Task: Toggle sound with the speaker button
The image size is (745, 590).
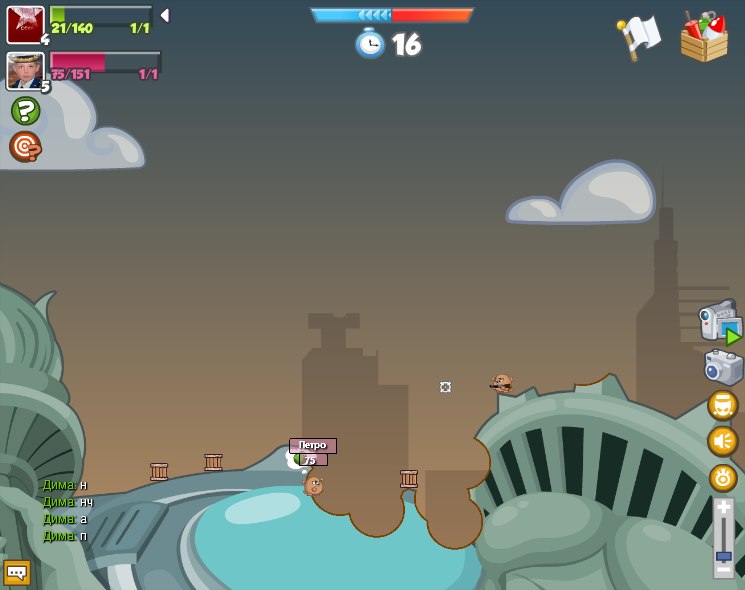Action: 722,441
